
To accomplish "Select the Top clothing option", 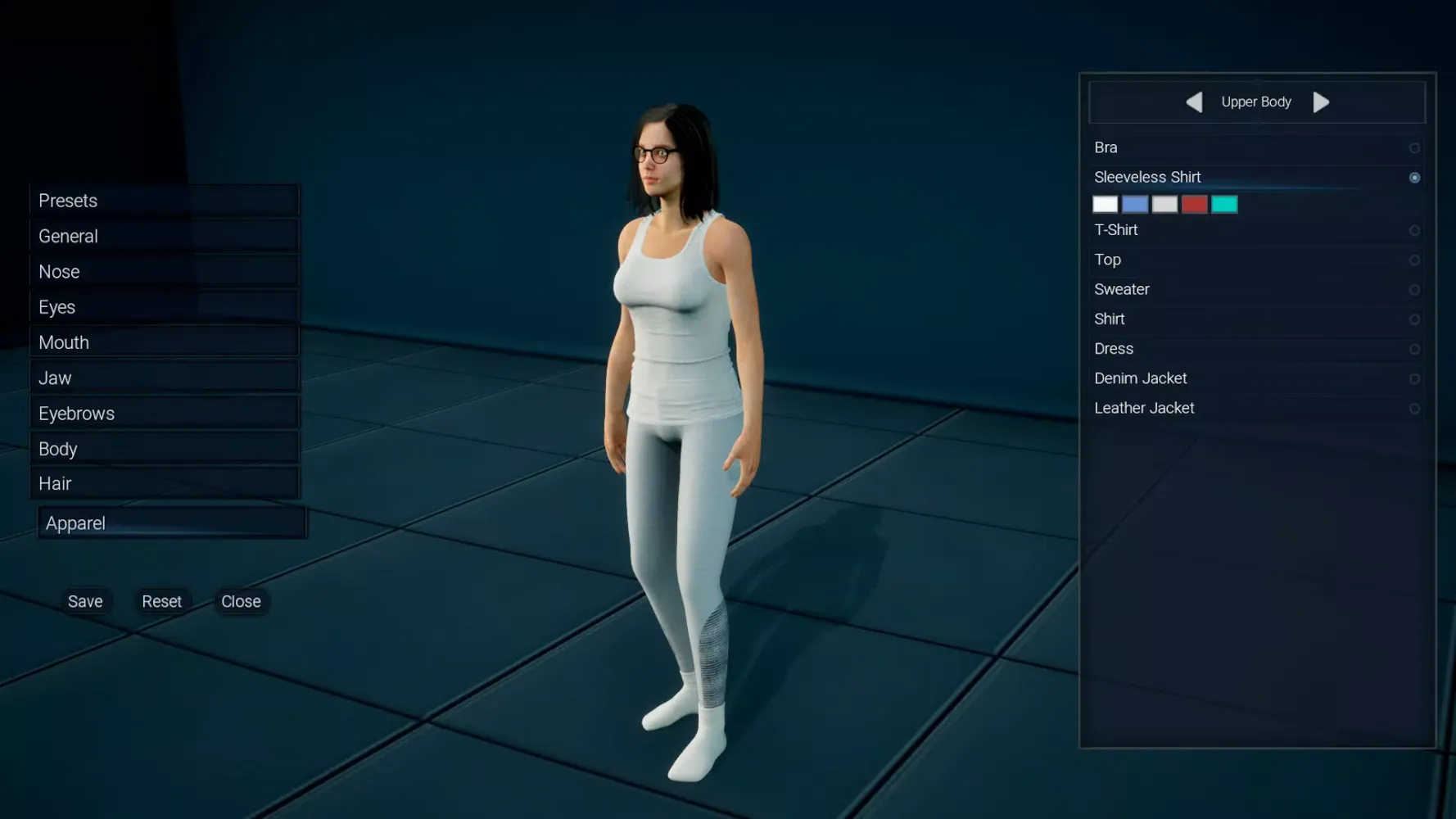I will 1414,260.
